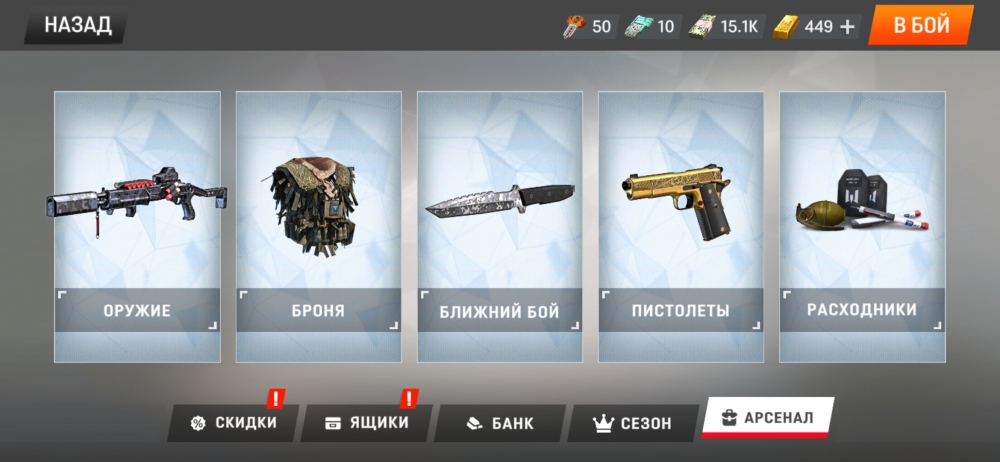Start a match with В БОЙ
The height and width of the screenshot is (462, 1000).
[x=920, y=25]
